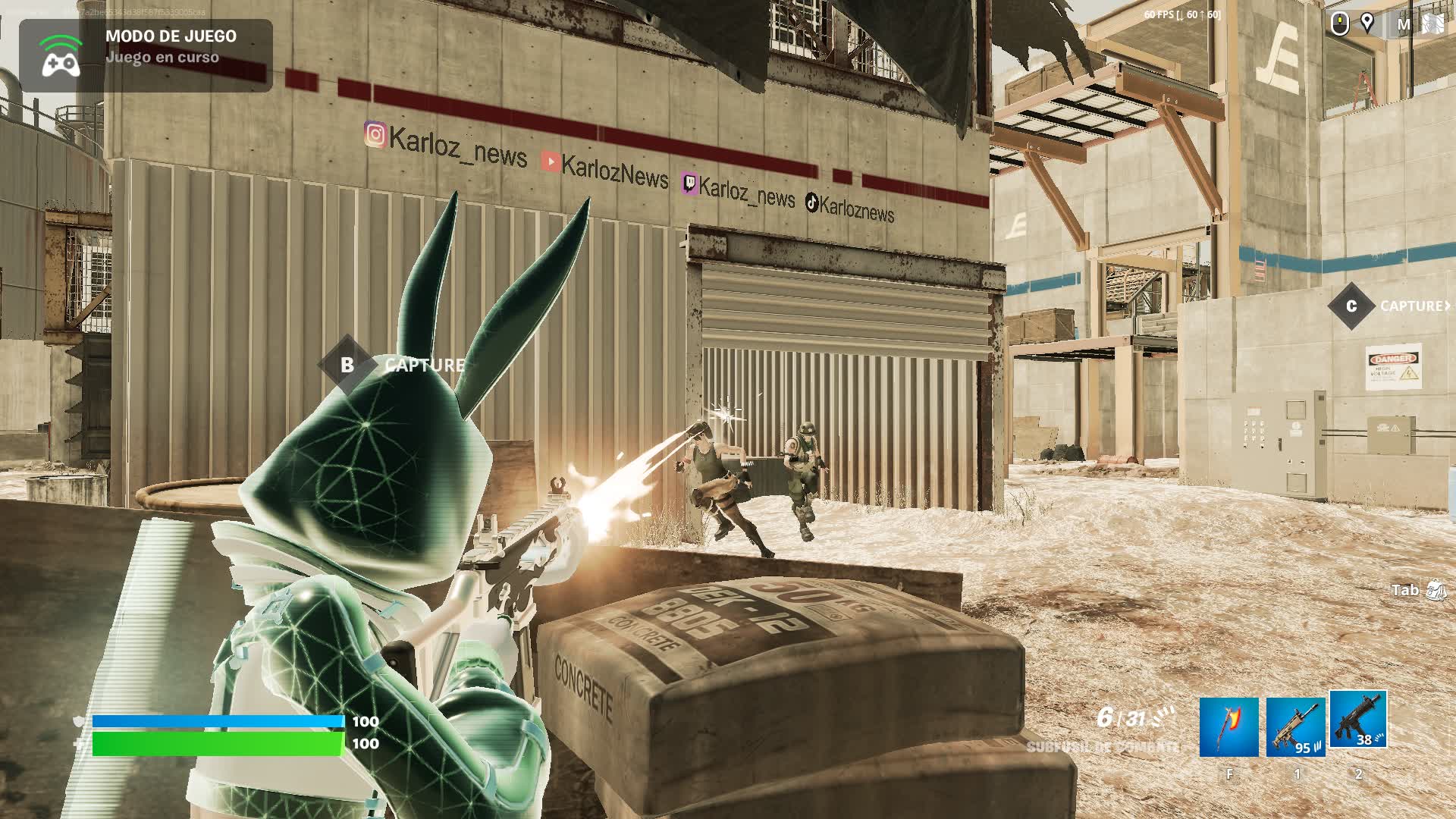Image resolution: width=1456 pixels, height=819 pixels.
Task: Open the map from the top-right icon
Action: (1432, 24)
